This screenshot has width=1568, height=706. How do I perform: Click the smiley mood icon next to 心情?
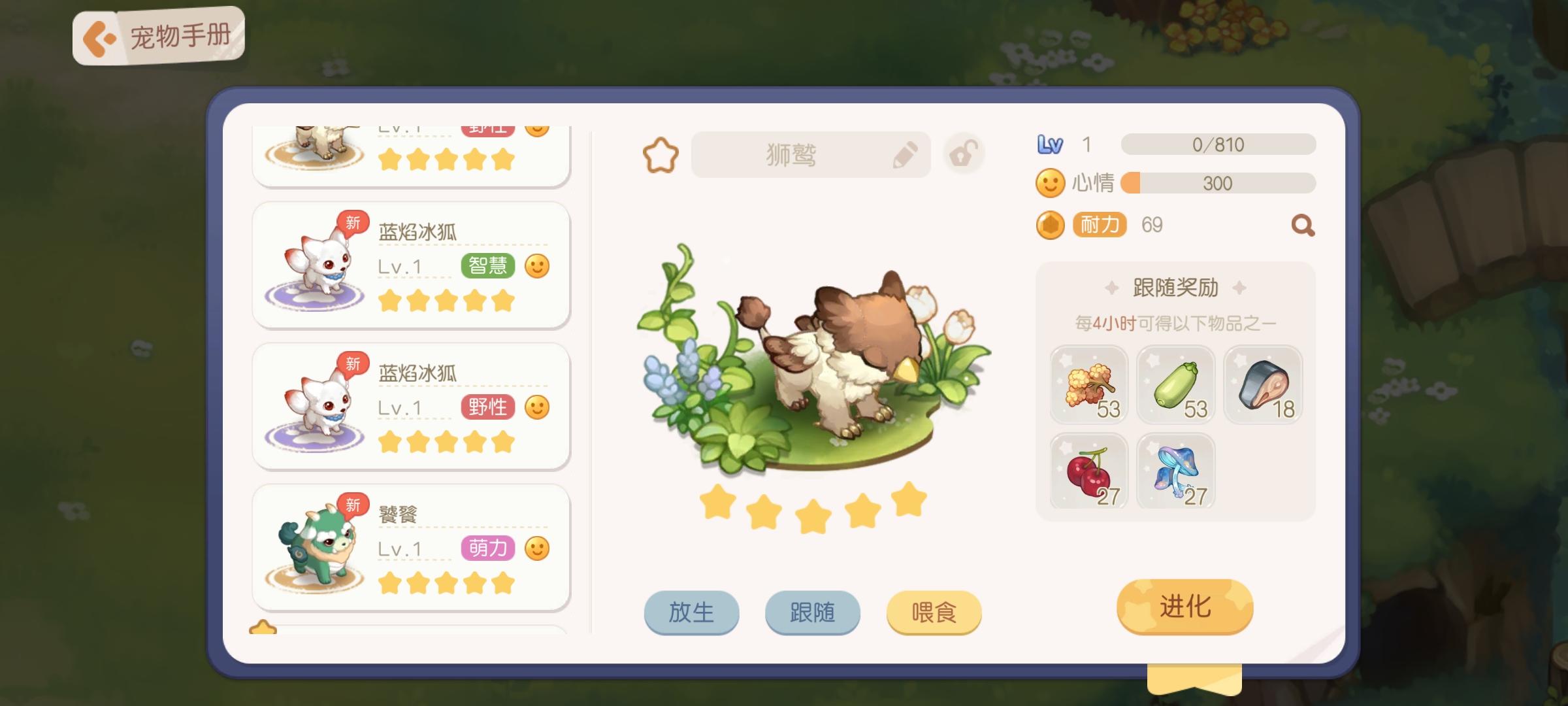[x=1051, y=184]
